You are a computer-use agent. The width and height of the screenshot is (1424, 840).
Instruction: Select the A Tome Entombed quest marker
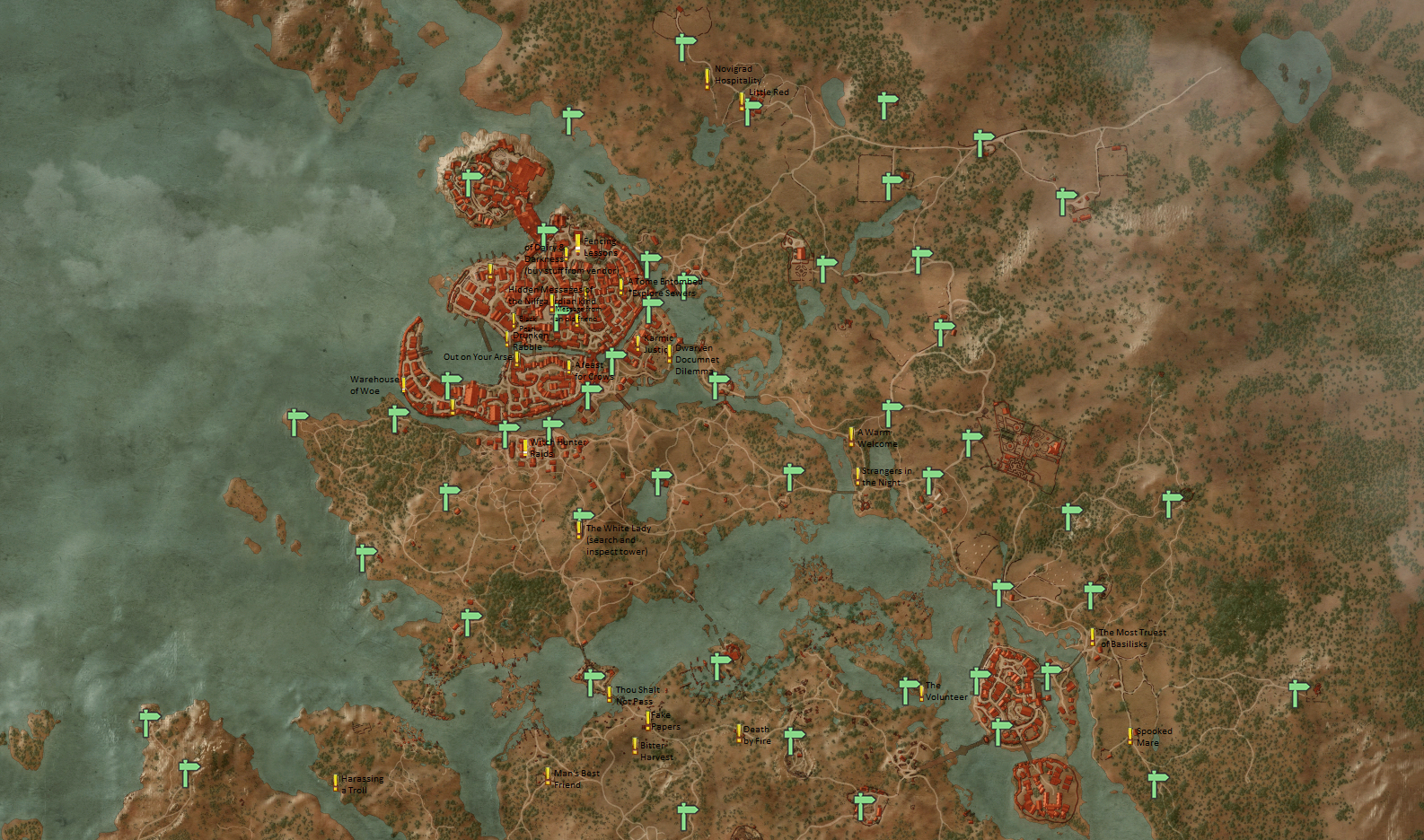coord(621,286)
